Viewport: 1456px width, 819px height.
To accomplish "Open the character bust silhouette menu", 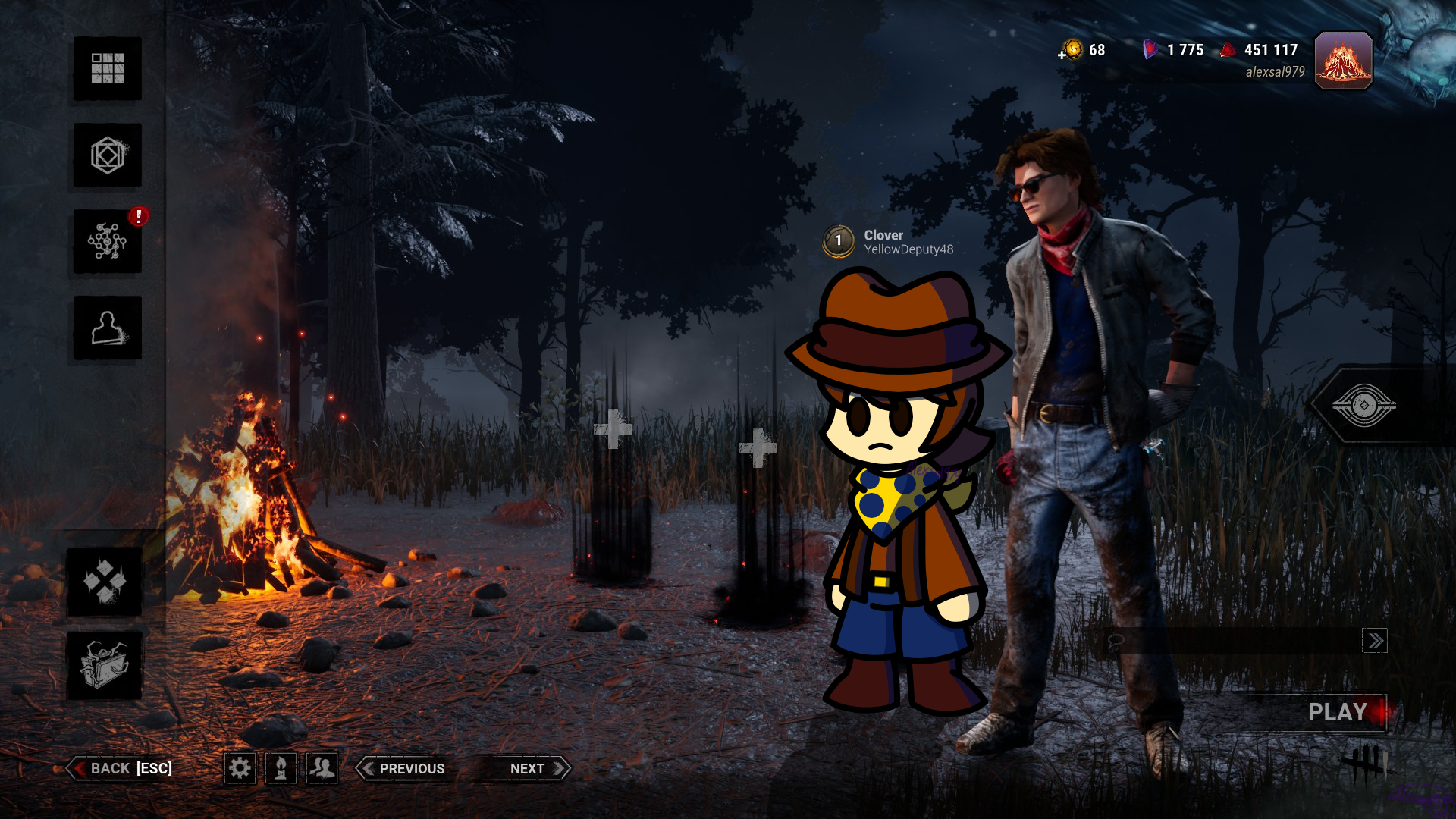I will (108, 328).
